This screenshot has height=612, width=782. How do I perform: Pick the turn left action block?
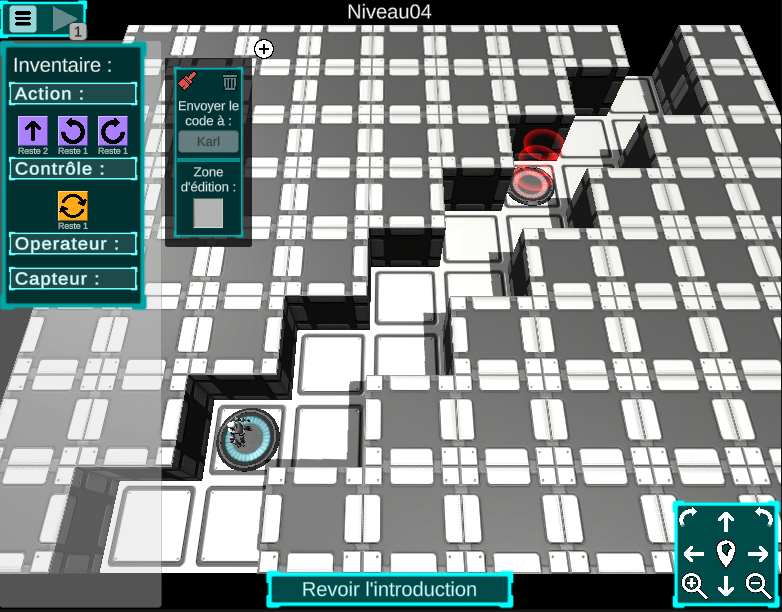tap(73, 130)
